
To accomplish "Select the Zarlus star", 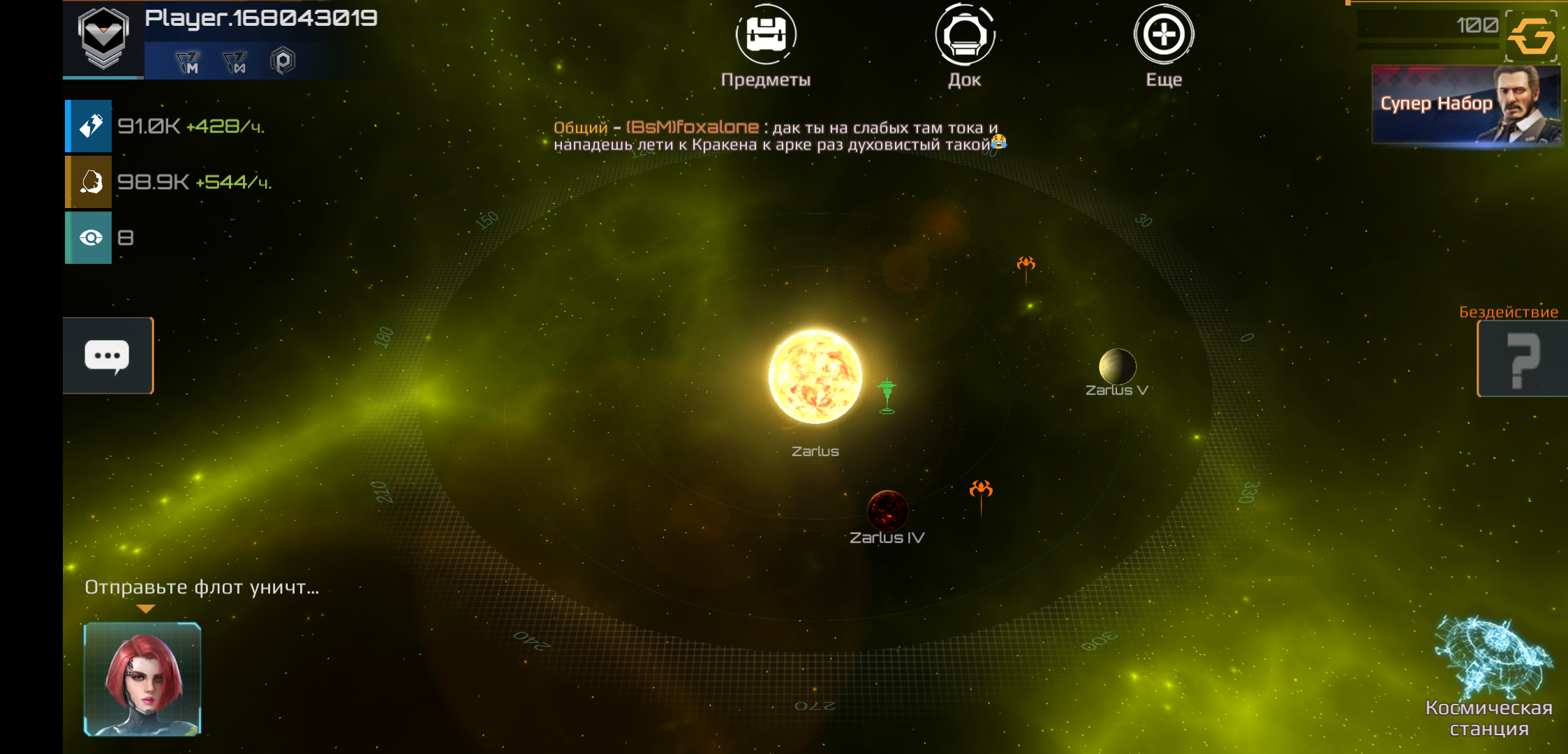I will coord(815,376).
